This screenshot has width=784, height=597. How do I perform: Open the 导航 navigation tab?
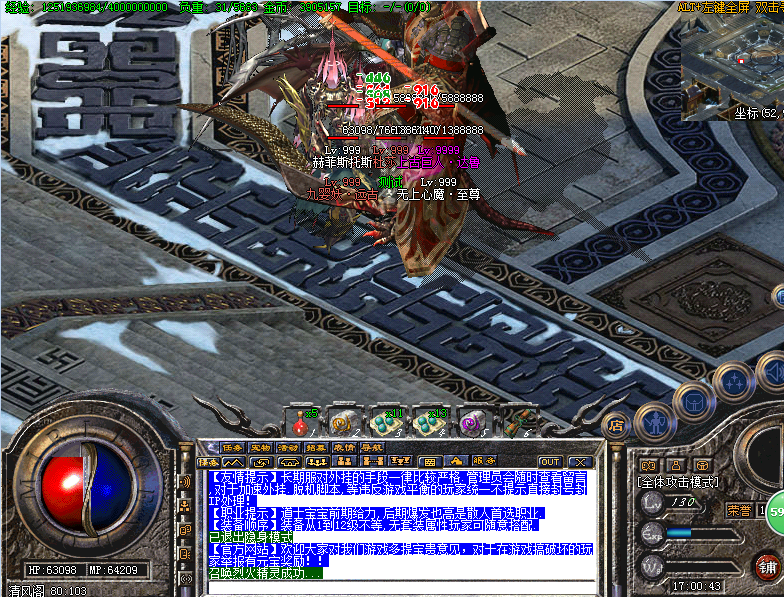tap(372, 447)
